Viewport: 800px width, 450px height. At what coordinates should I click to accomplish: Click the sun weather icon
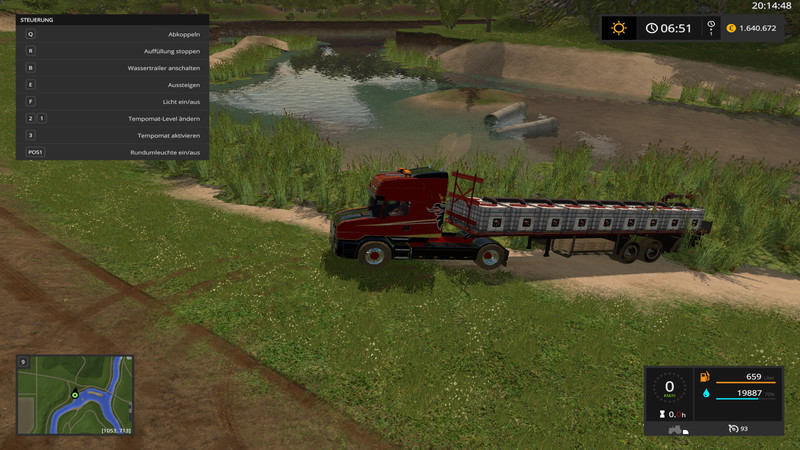pos(619,28)
